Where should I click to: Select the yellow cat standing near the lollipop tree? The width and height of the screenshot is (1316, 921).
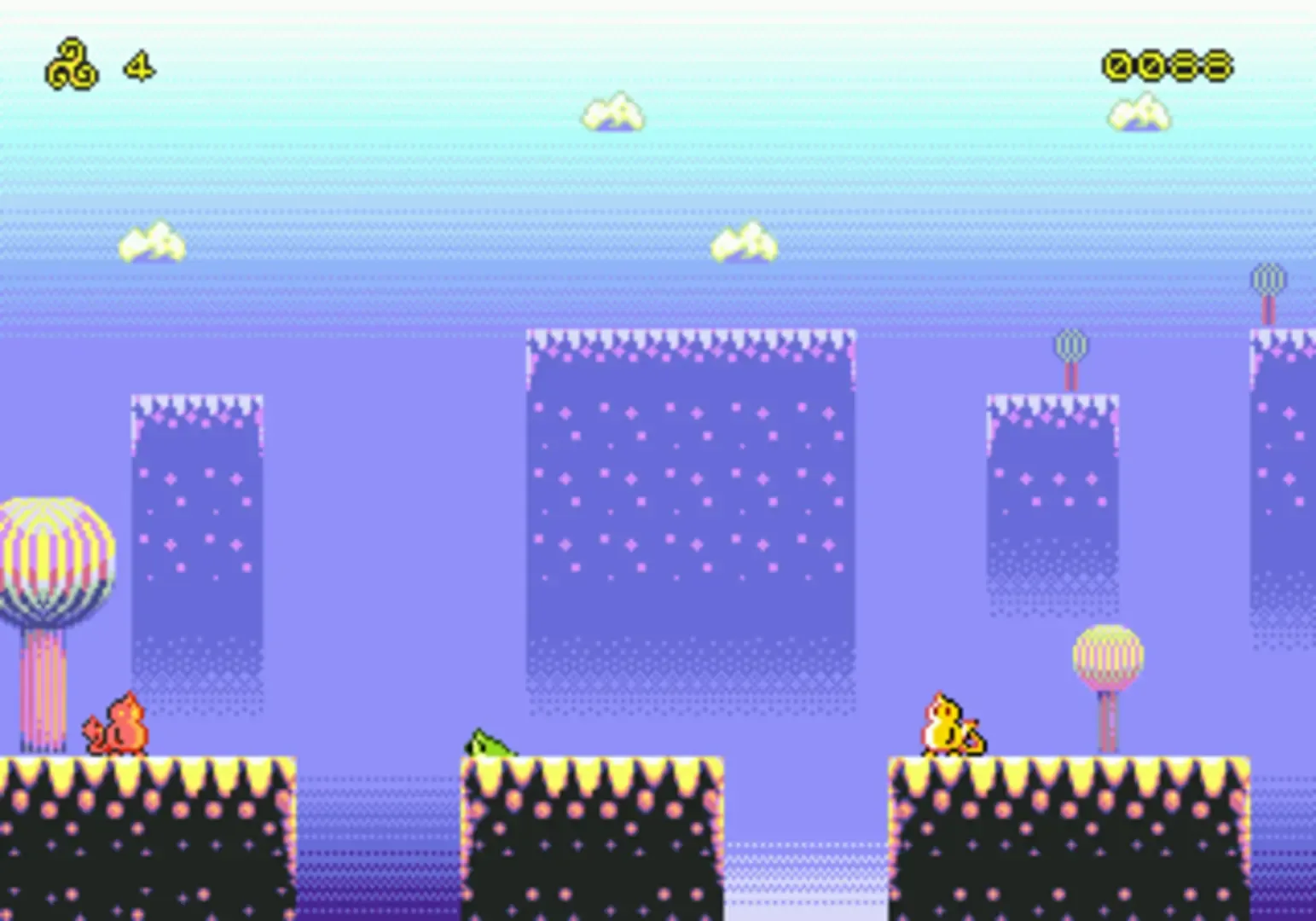pyautogui.click(x=947, y=725)
